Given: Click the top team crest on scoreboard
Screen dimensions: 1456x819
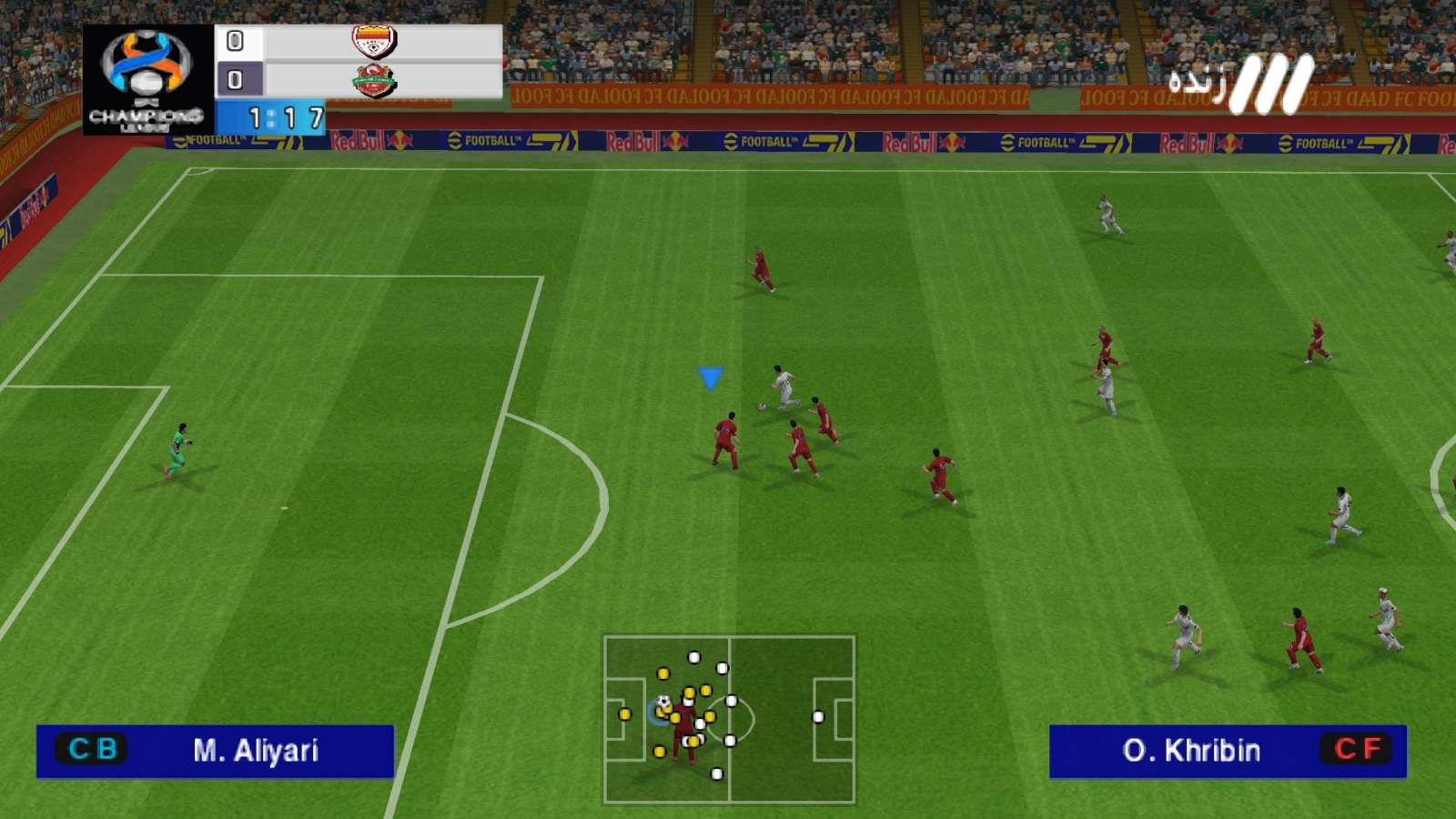Looking at the screenshot, I should click(x=374, y=42).
